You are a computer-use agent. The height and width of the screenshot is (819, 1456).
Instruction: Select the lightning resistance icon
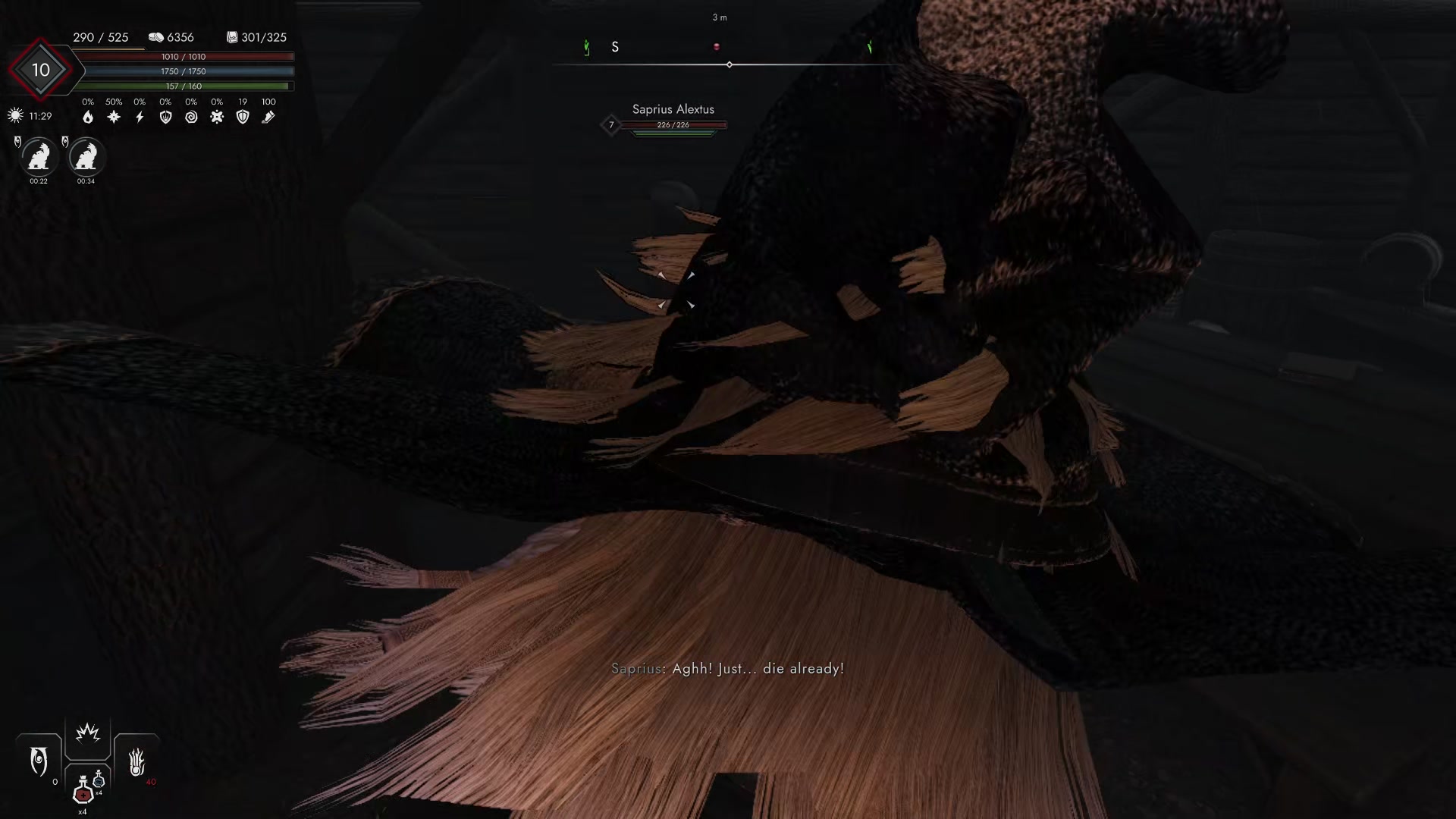click(x=140, y=116)
